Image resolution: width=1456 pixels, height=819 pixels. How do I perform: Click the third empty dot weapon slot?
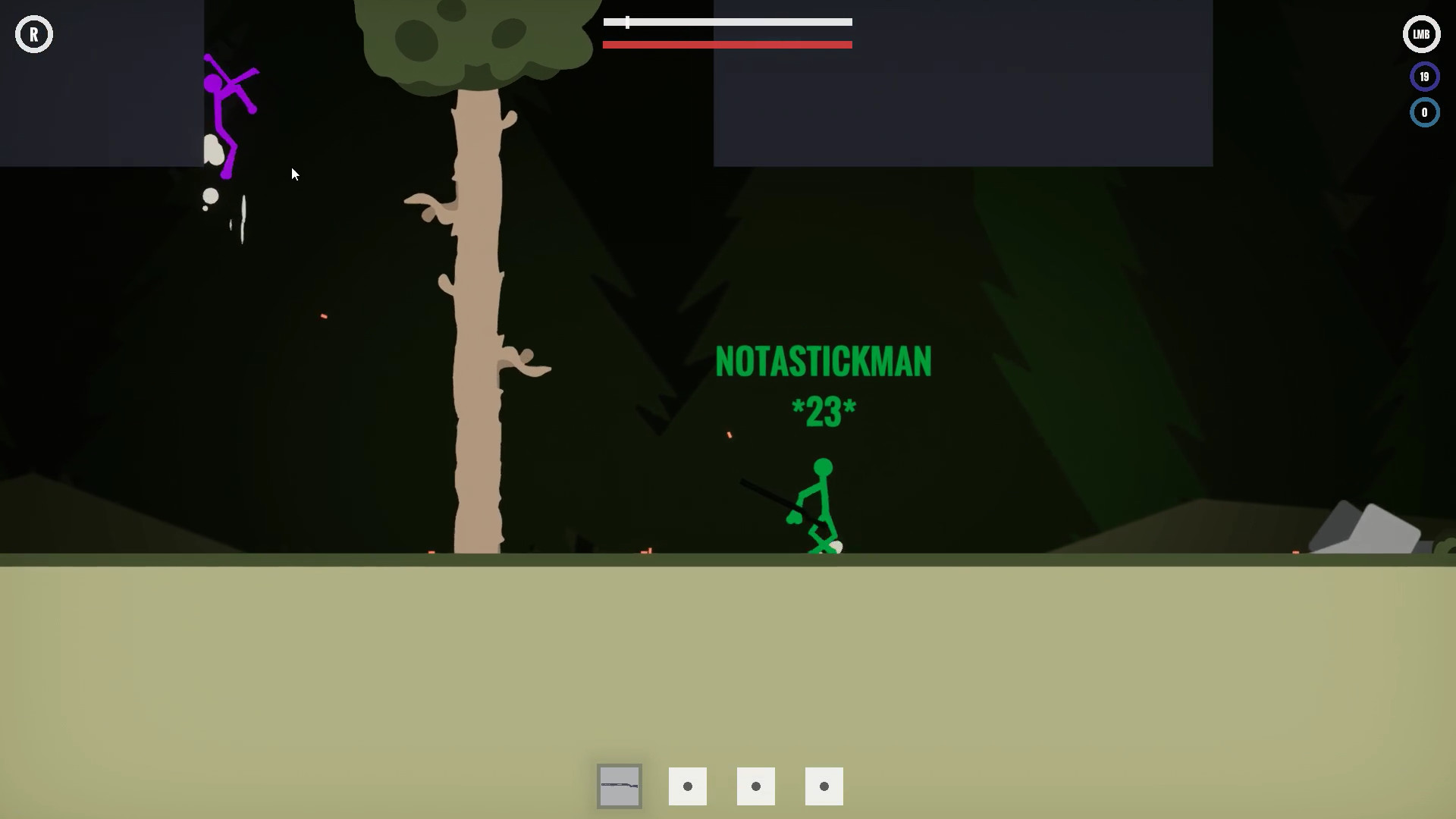(x=824, y=786)
